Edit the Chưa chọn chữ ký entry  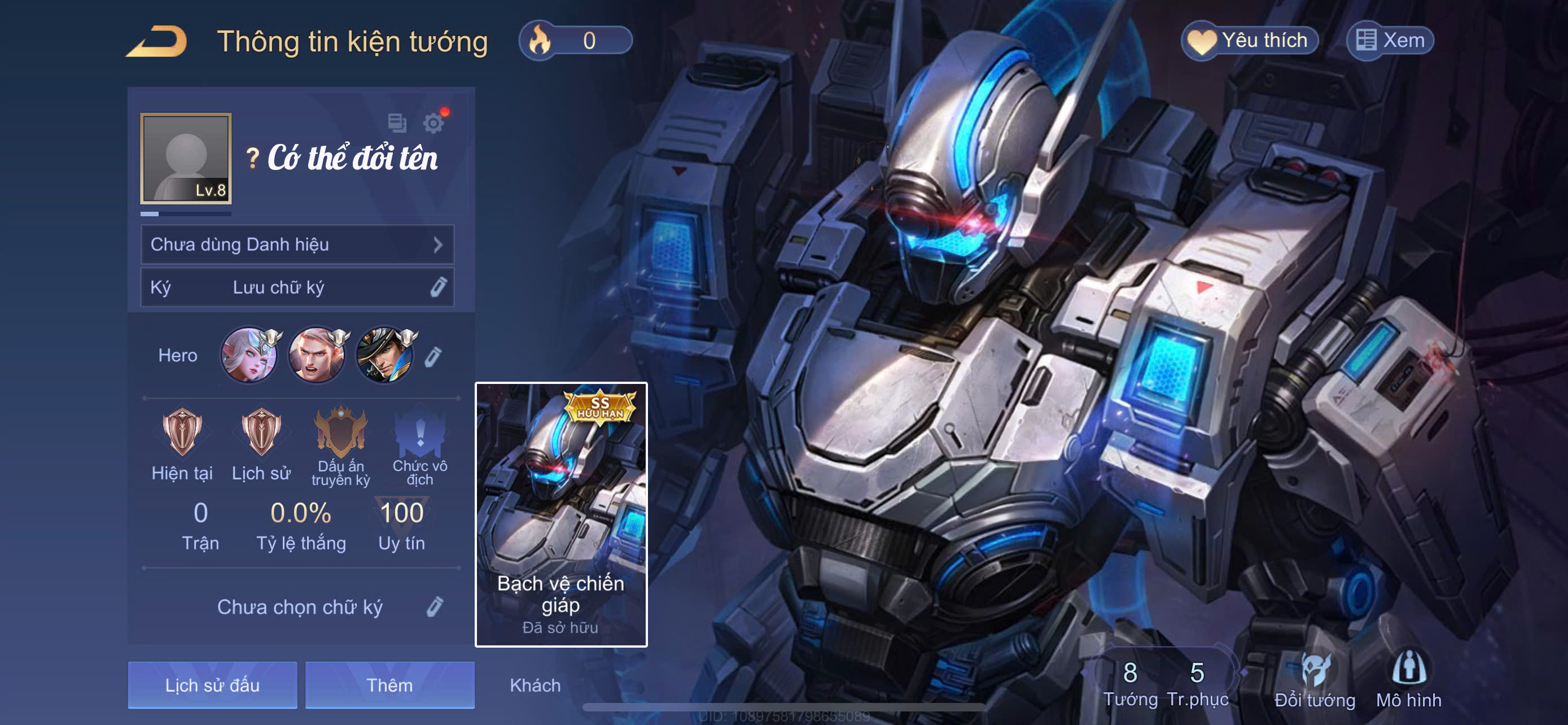click(x=435, y=606)
